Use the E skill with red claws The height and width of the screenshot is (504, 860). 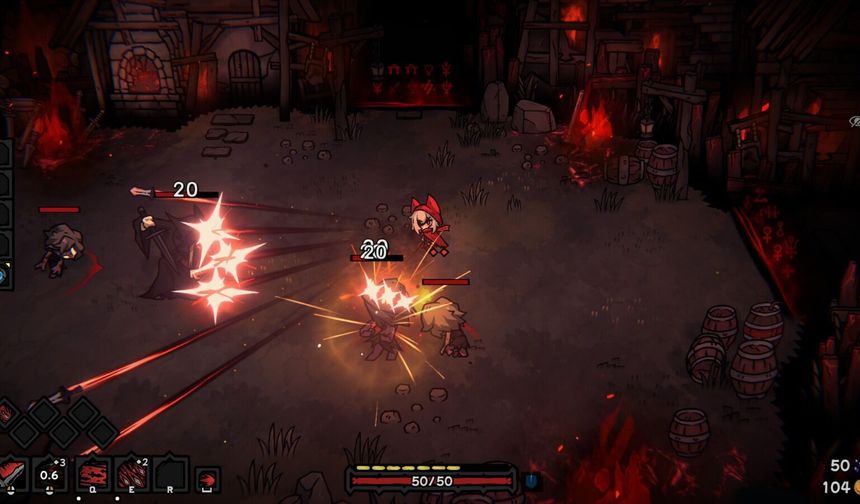pyautogui.click(x=131, y=474)
